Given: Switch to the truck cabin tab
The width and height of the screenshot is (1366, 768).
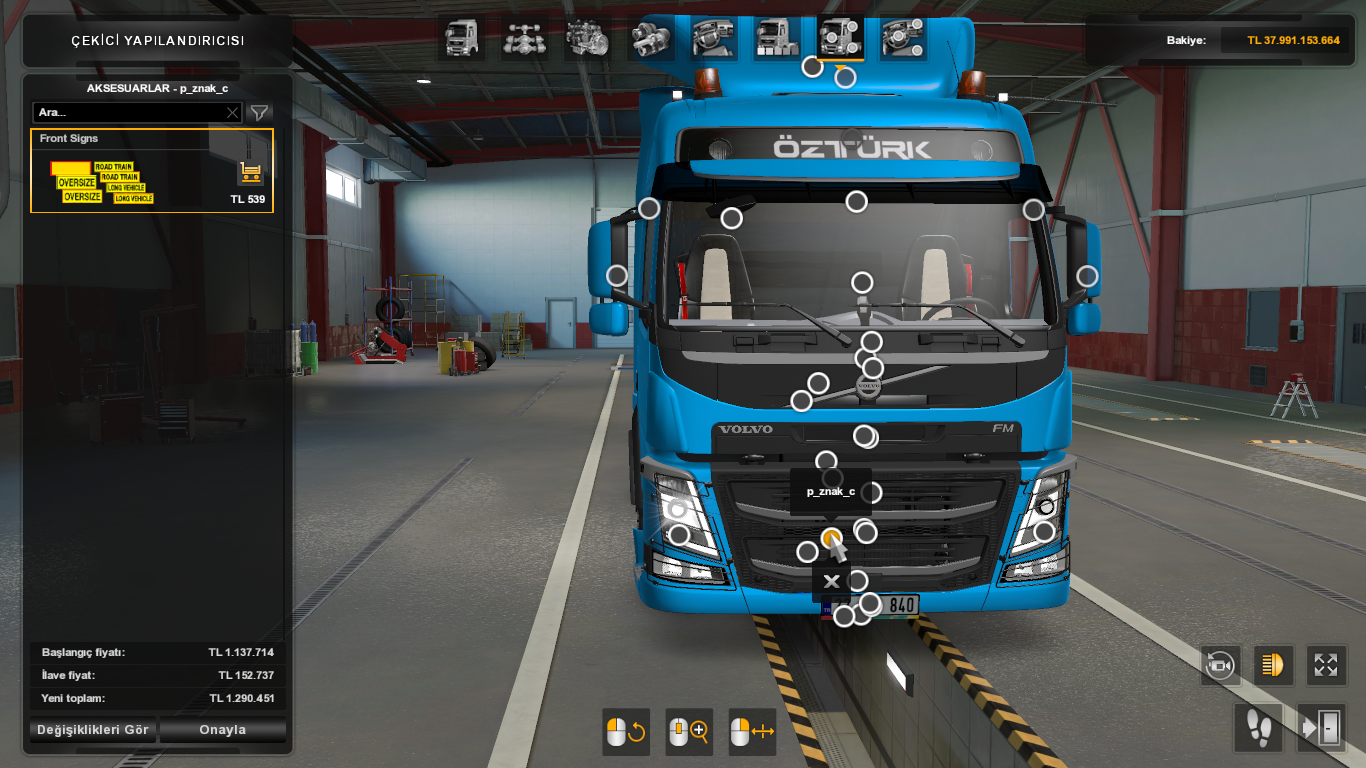Looking at the screenshot, I should pyautogui.click(x=461, y=38).
